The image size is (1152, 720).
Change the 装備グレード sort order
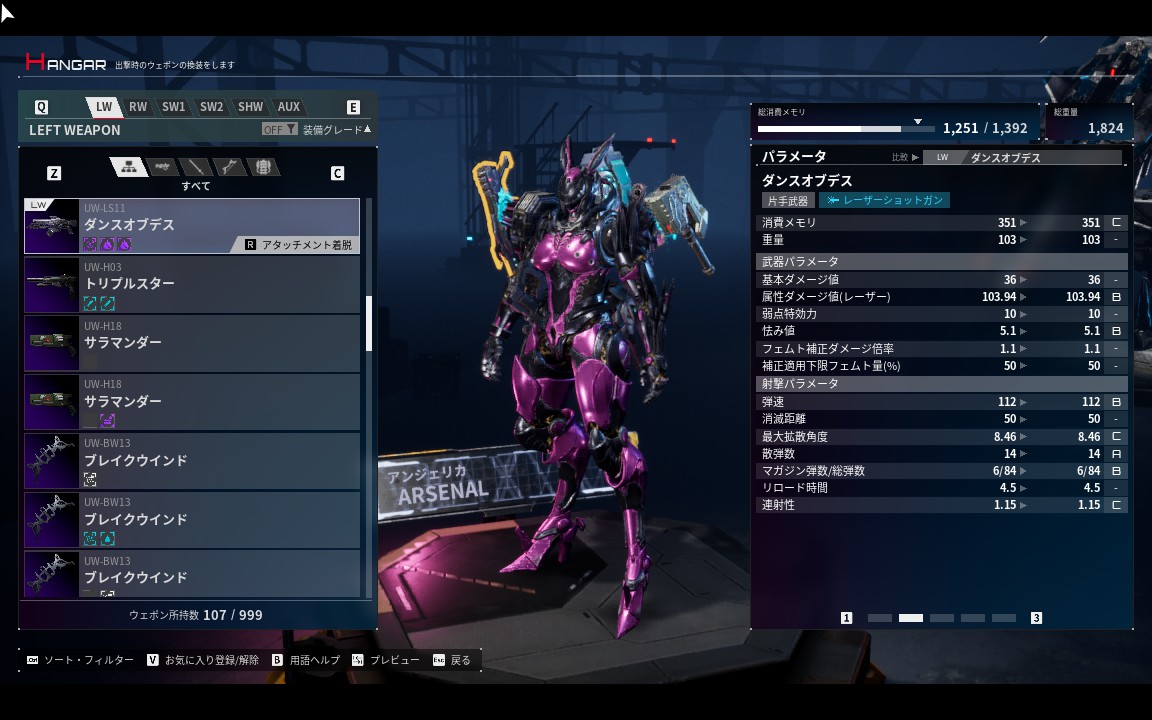tap(336, 129)
